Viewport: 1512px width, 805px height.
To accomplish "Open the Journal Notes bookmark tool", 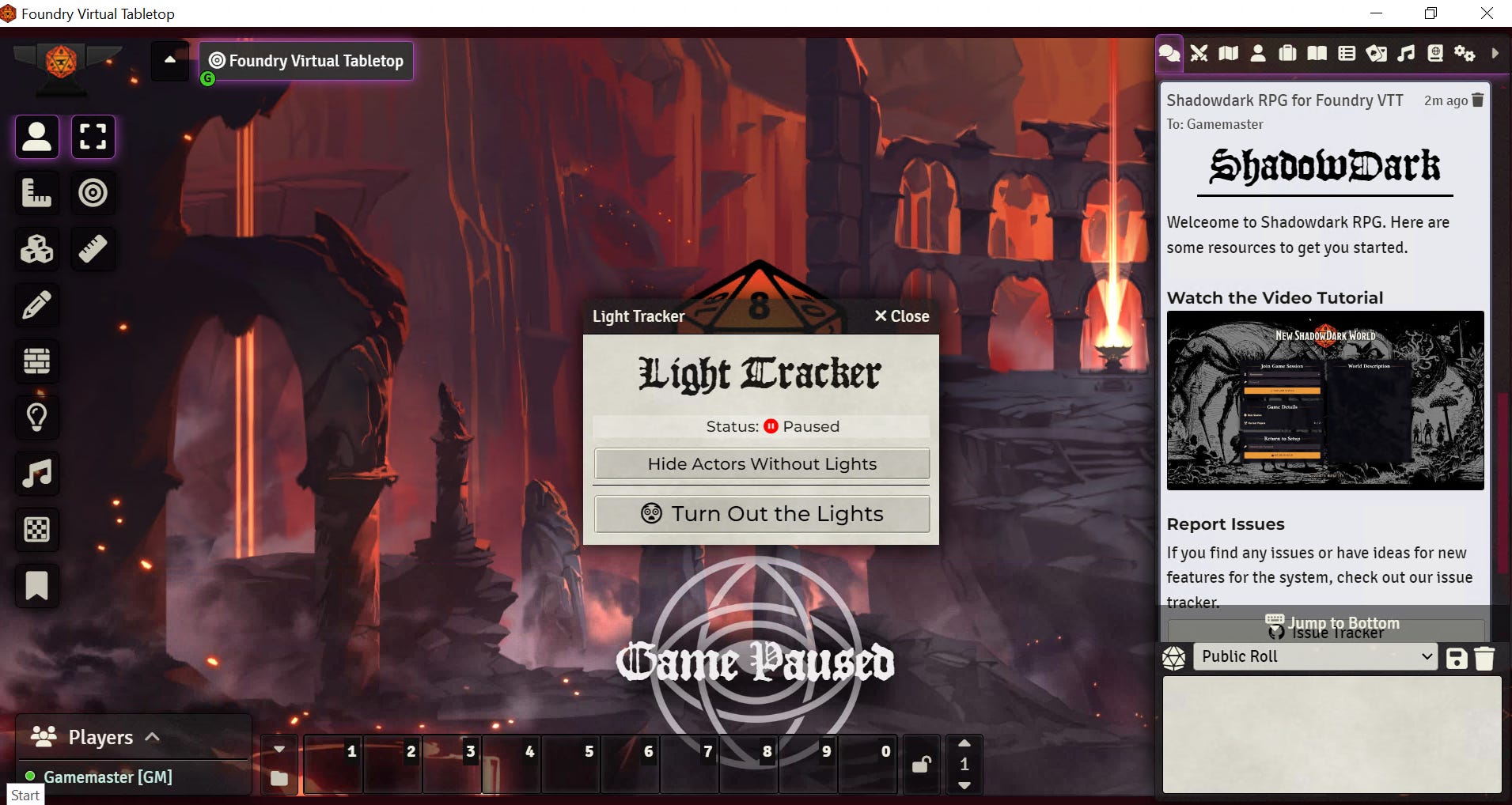I will pyautogui.click(x=36, y=586).
